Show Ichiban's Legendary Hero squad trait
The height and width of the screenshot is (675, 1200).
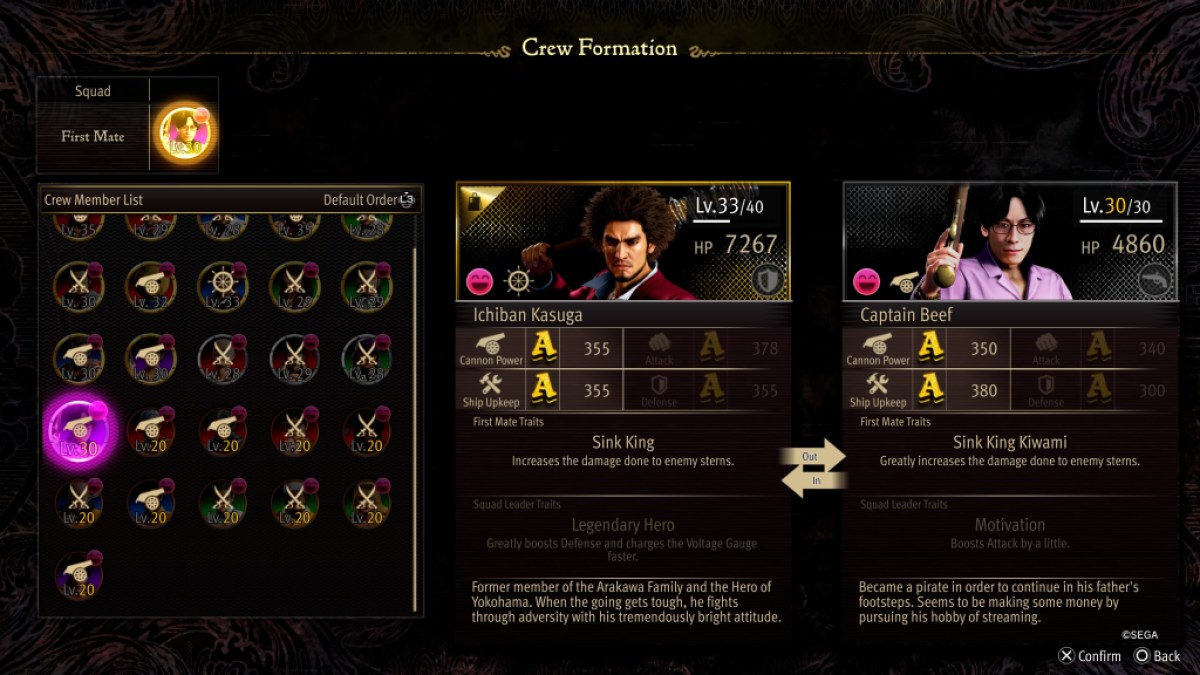(623, 533)
